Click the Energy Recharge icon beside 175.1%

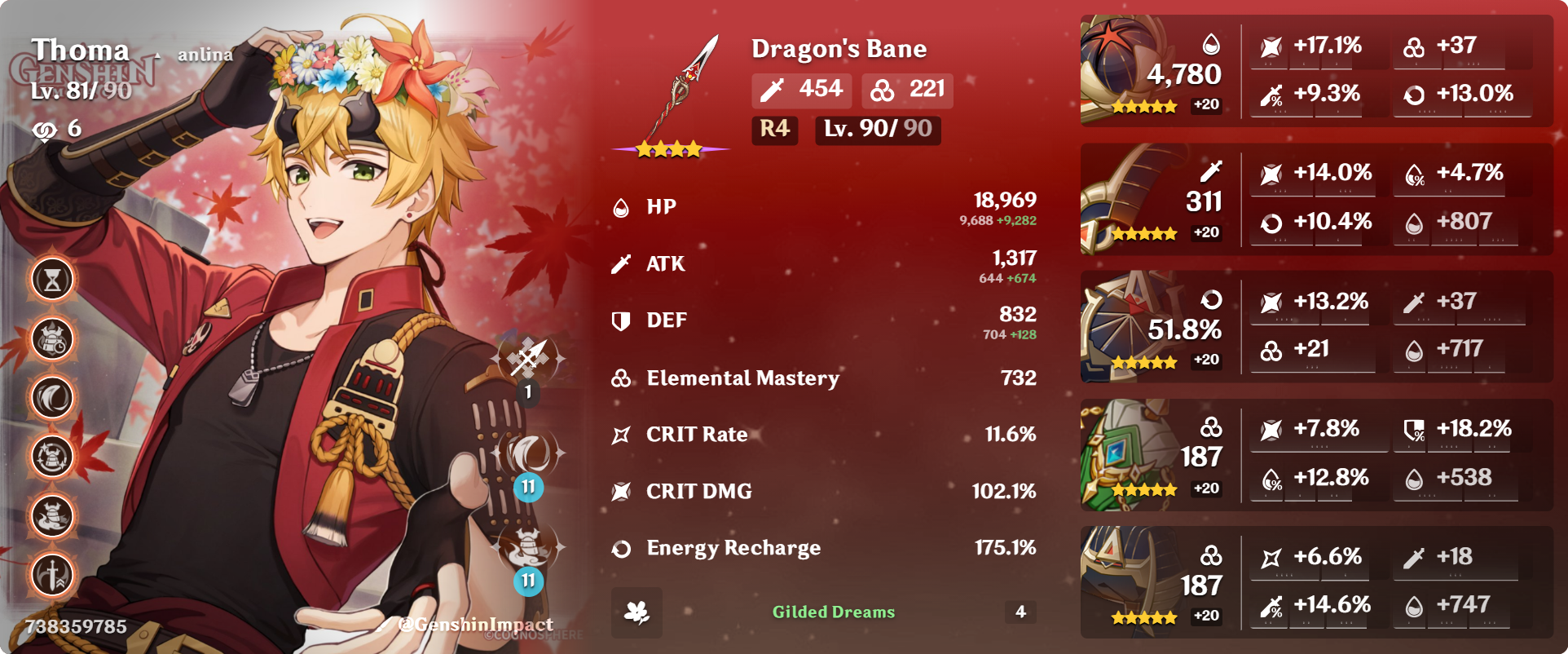(621, 548)
